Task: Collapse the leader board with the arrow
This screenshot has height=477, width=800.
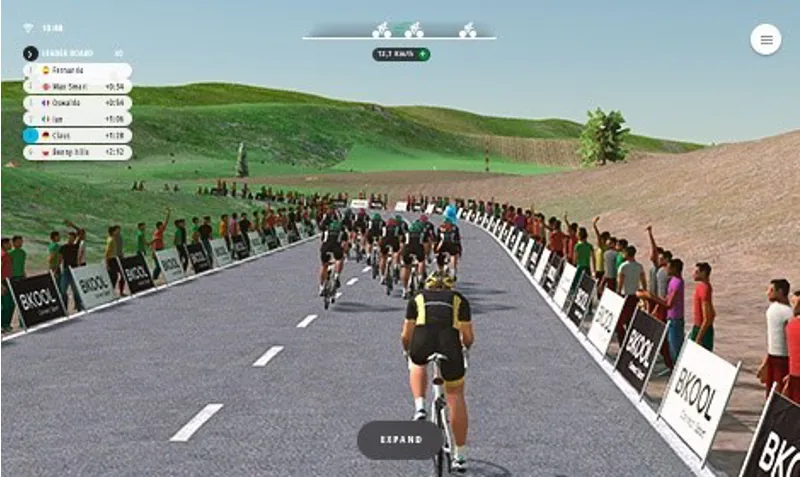Action: point(30,53)
